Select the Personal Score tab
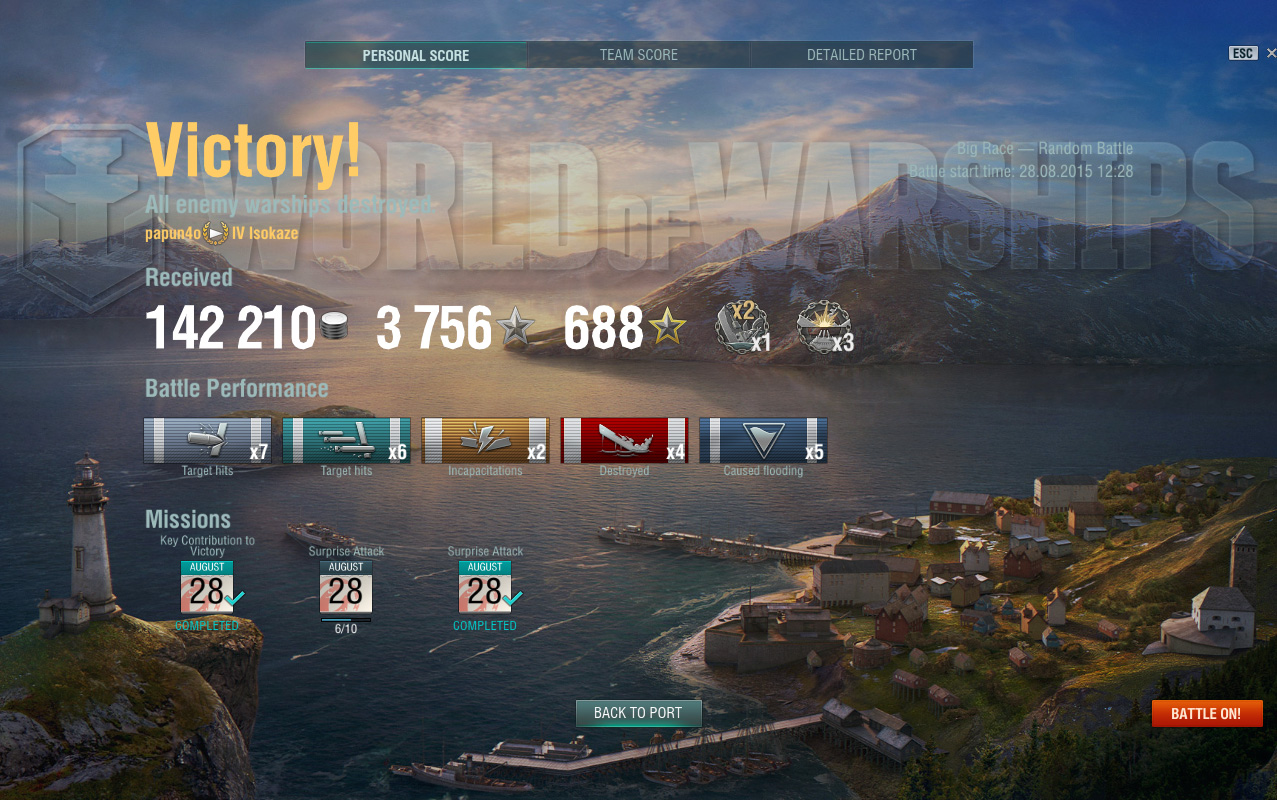The width and height of the screenshot is (1277, 800). [x=416, y=55]
